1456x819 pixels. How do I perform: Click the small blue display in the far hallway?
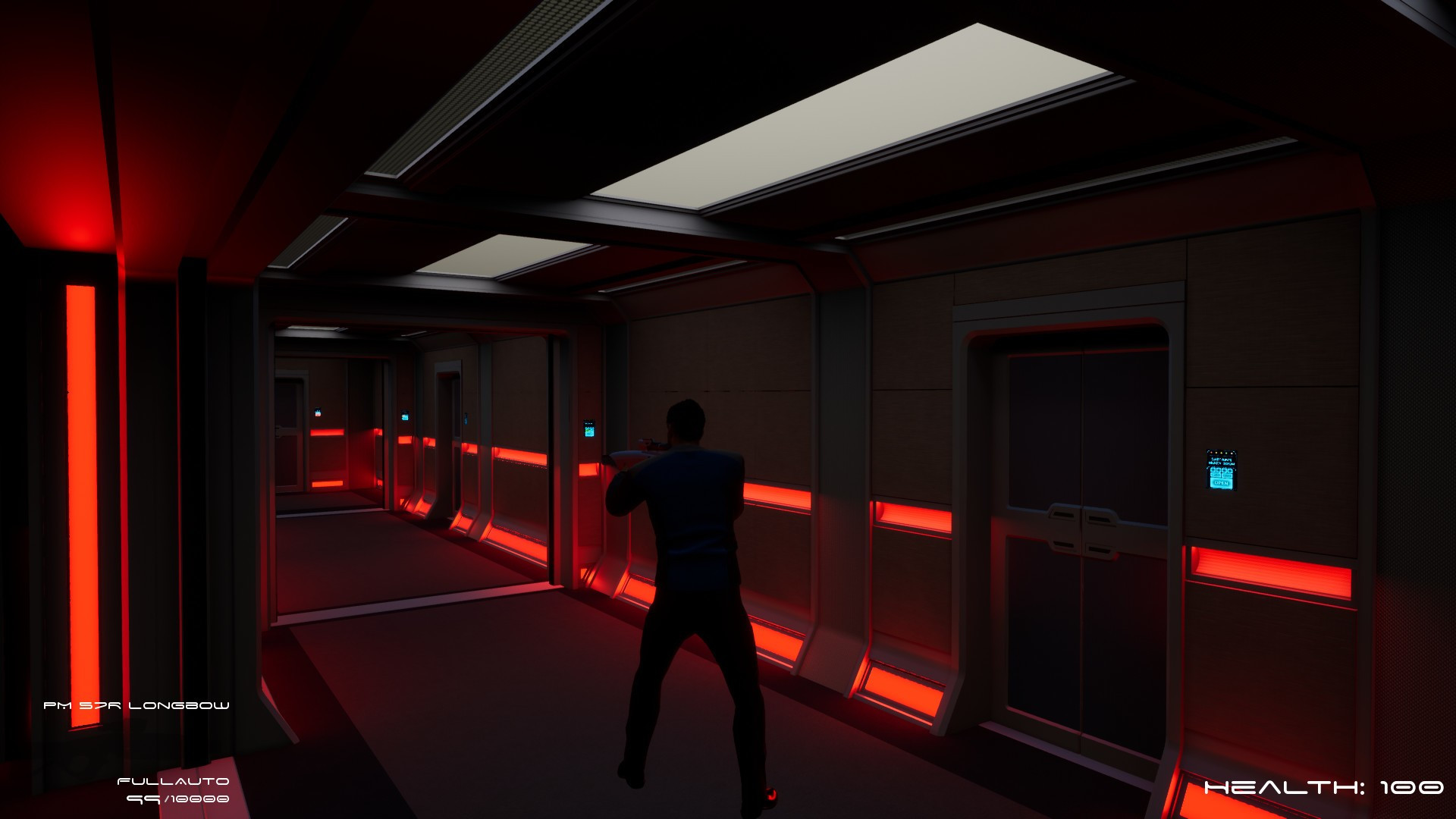coord(316,412)
